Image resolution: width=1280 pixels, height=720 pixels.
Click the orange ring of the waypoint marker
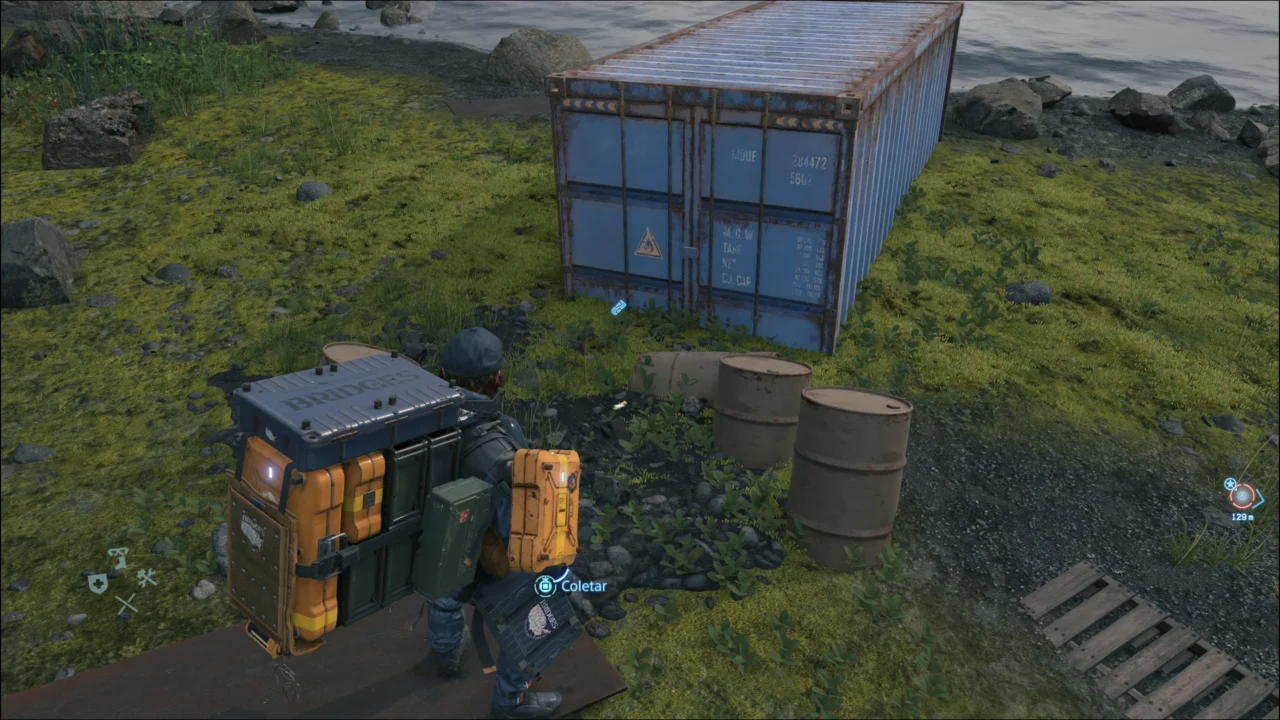pos(1241,496)
